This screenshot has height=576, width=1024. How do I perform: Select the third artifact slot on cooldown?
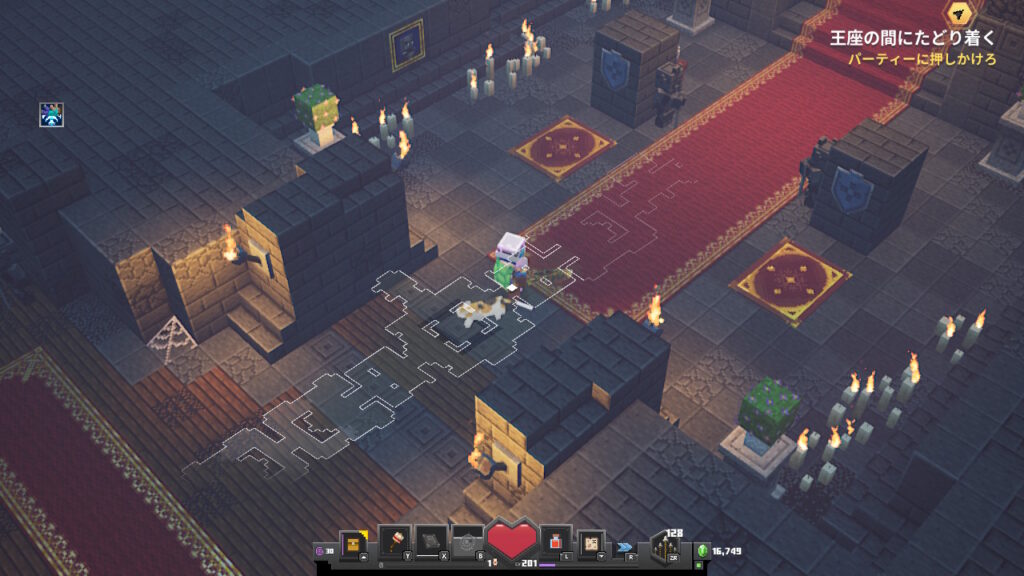[467, 543]
